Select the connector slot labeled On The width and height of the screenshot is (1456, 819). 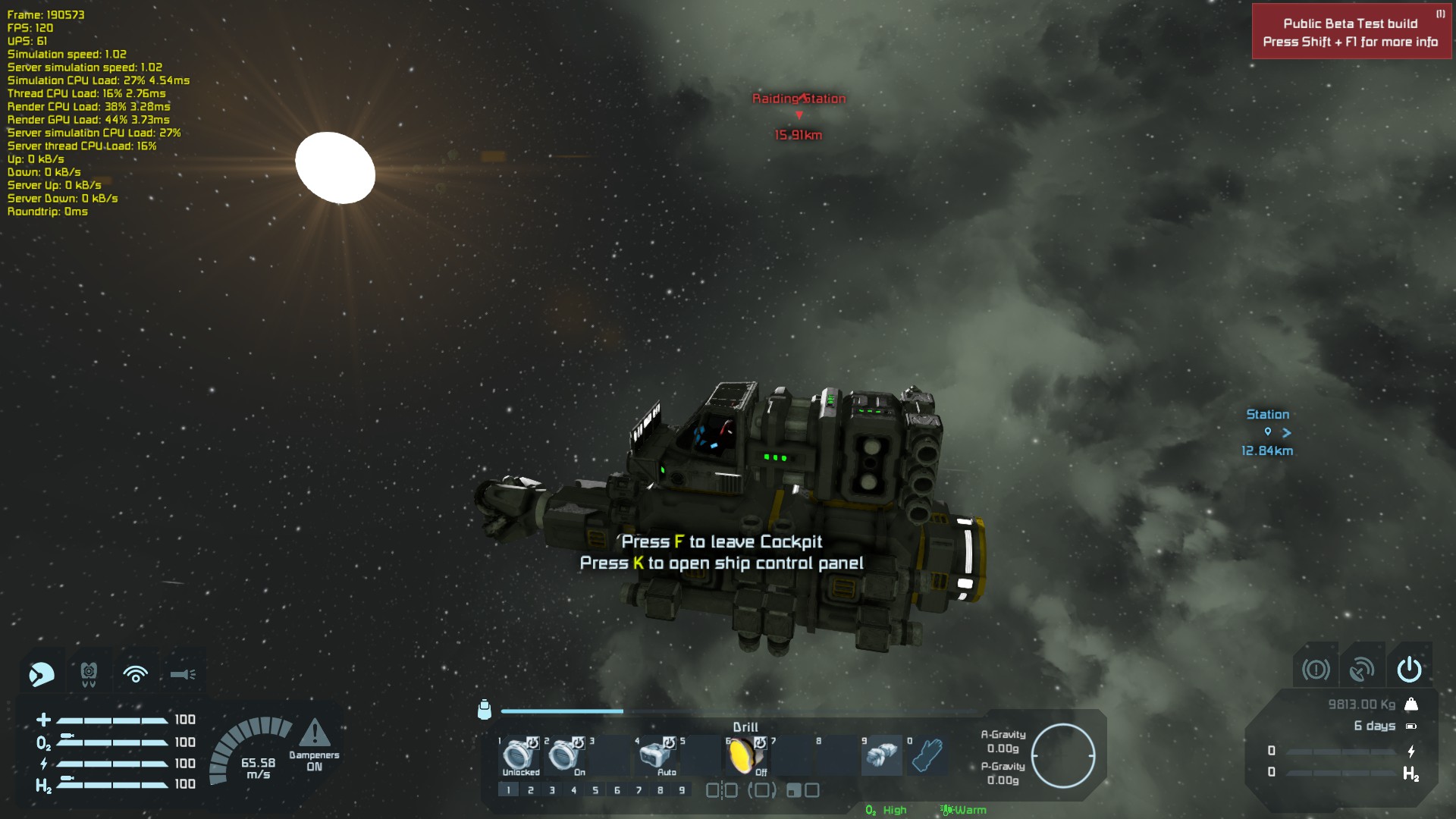coord(564,755)
